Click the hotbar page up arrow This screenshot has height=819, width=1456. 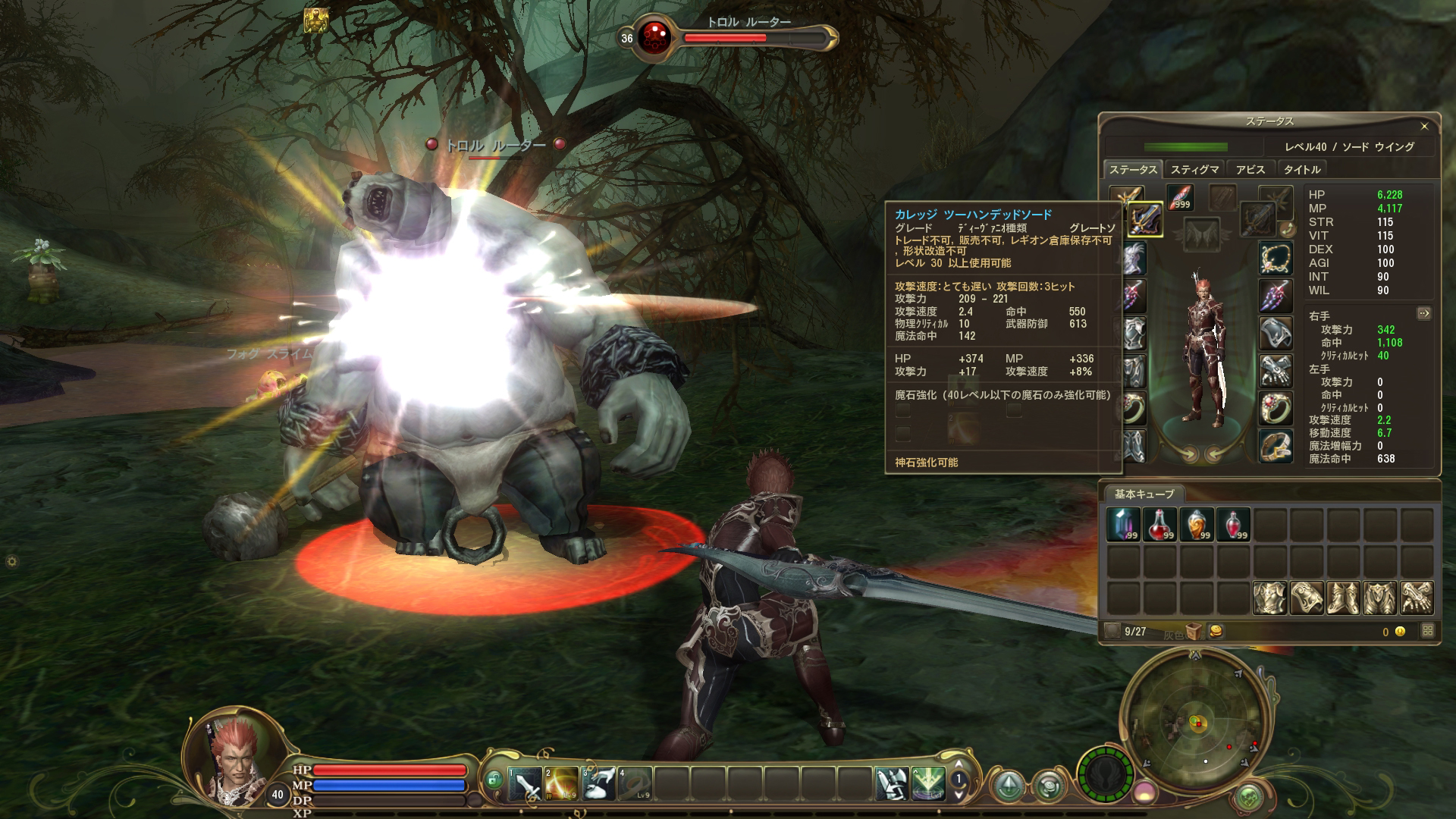(959, 764)
